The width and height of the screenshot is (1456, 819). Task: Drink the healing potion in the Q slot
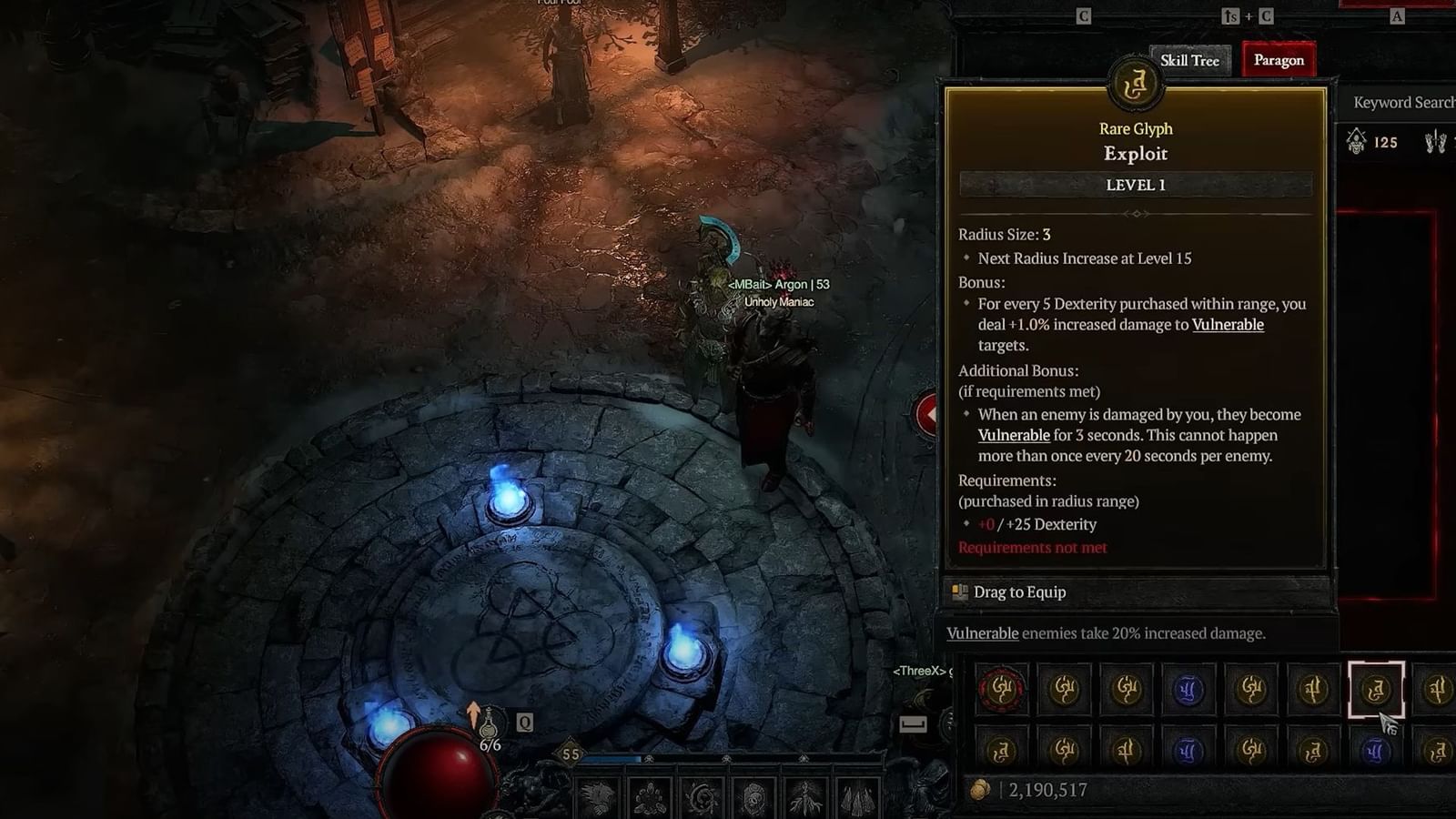[489, 725]
